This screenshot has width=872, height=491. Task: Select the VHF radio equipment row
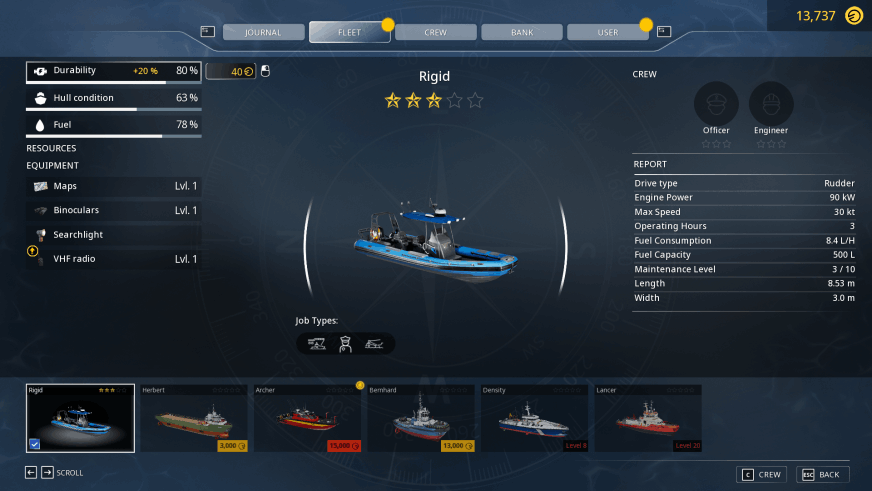point(114,259)
